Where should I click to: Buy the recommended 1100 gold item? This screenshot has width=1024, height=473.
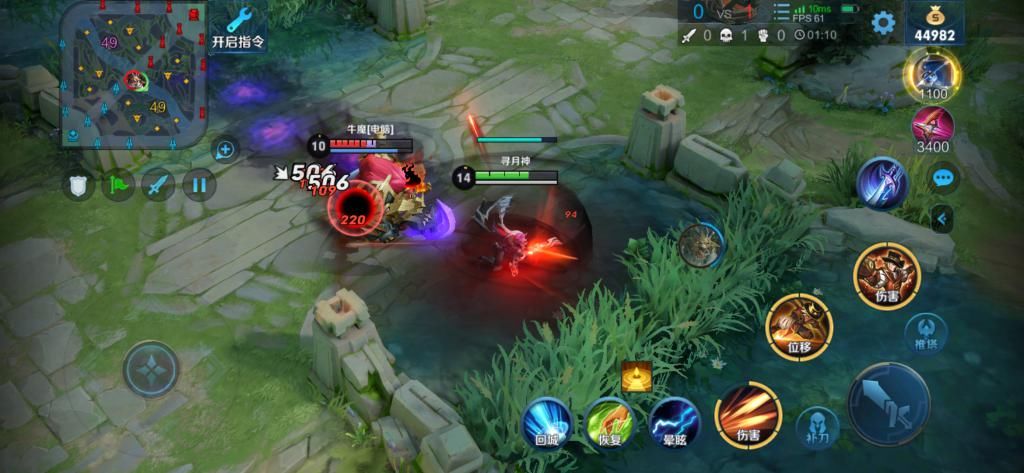coord(932,70)
